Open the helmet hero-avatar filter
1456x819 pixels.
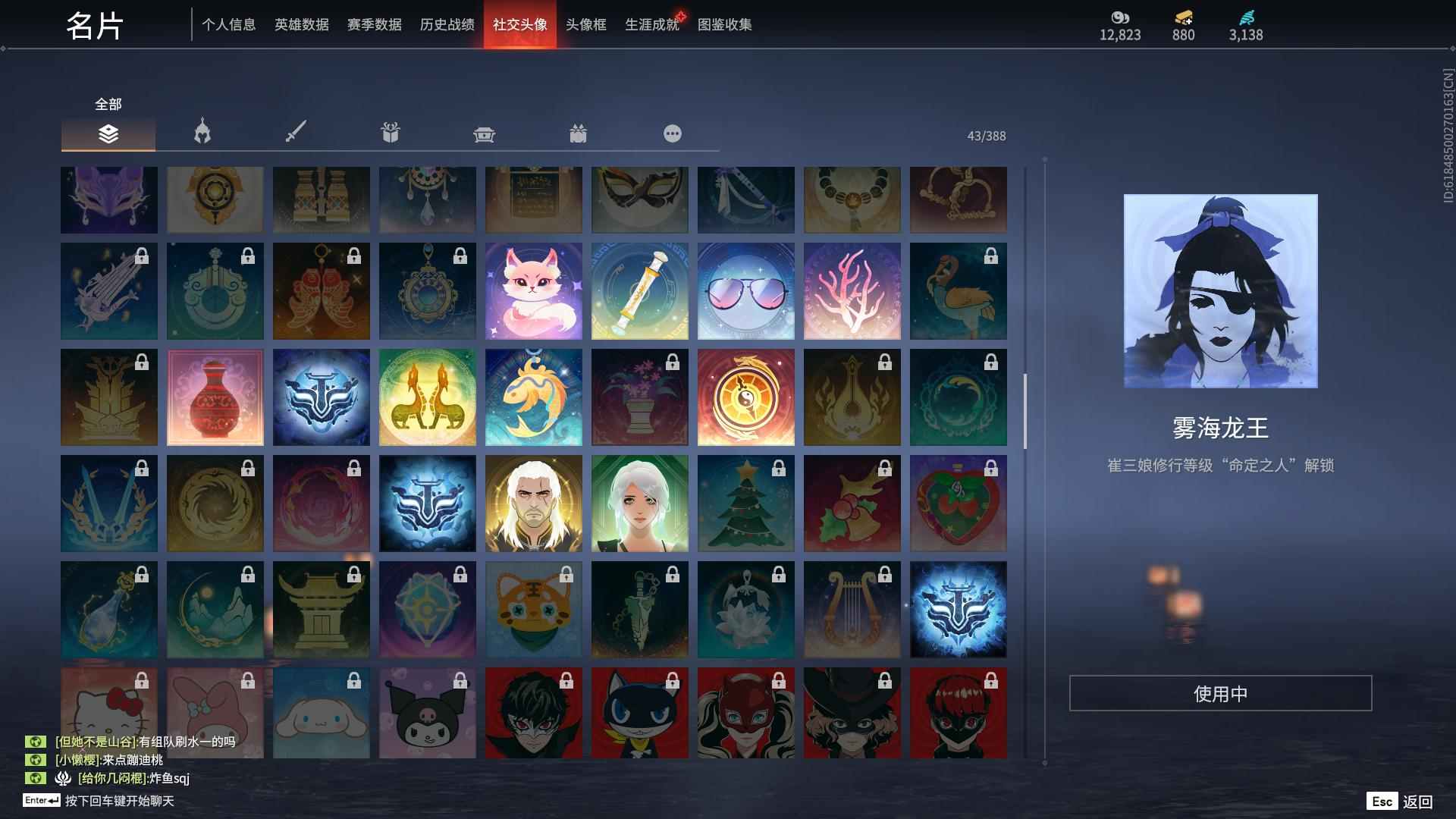pyautogui.click(x=201, y=133)
